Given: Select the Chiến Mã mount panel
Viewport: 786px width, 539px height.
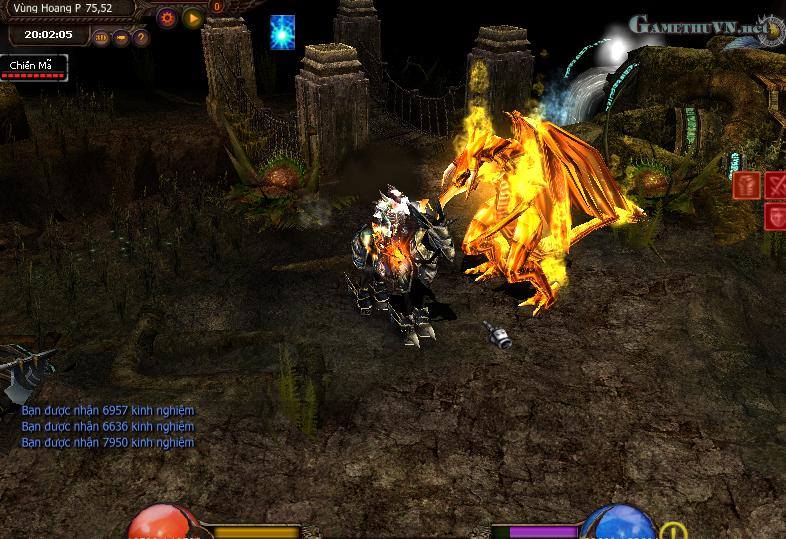Looking at the screenshot, I should 35,67.
